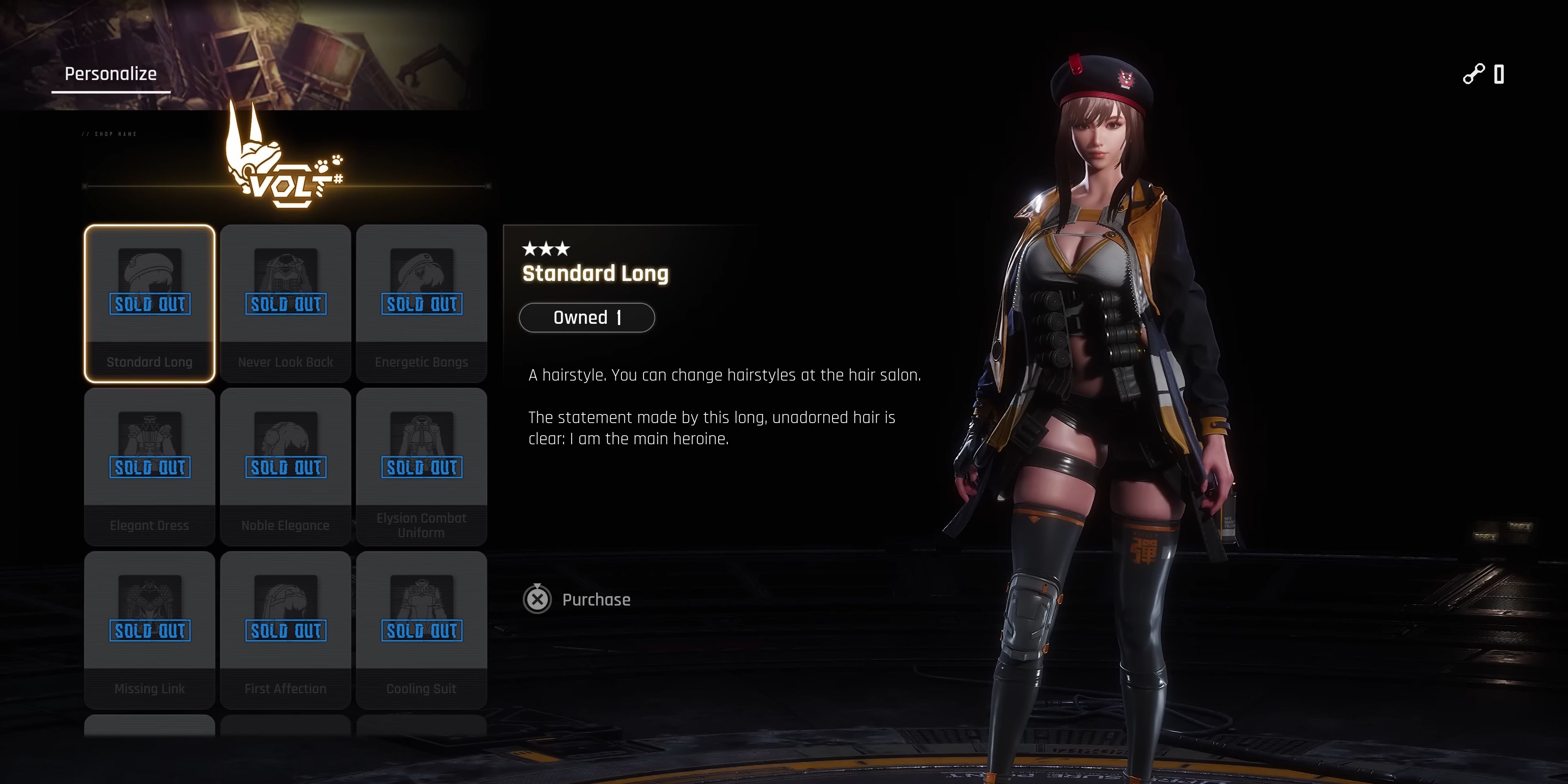Select the Standard Long hairstyle tile

150,303
